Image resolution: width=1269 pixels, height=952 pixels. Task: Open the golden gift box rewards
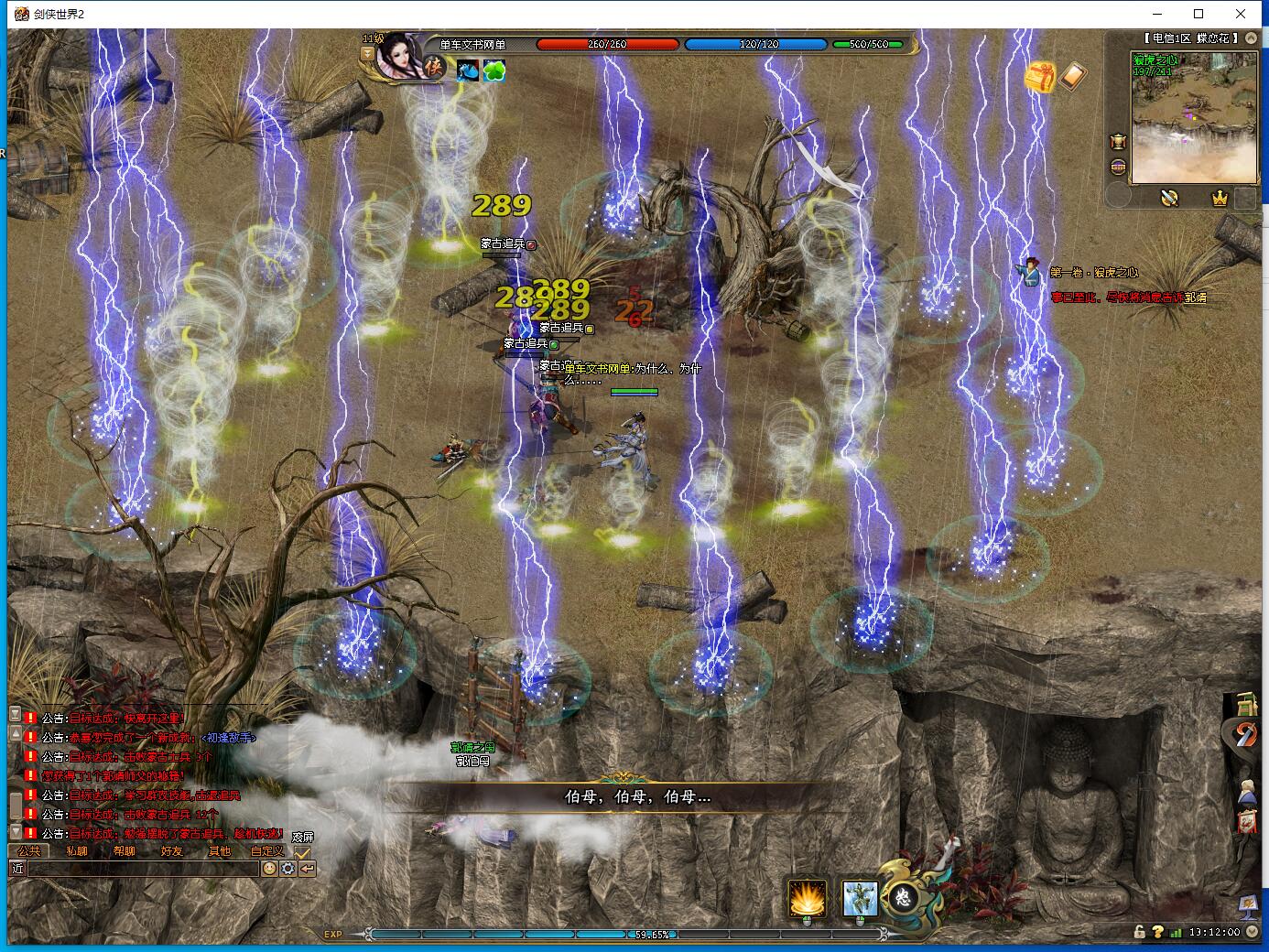click(1039, 77)
